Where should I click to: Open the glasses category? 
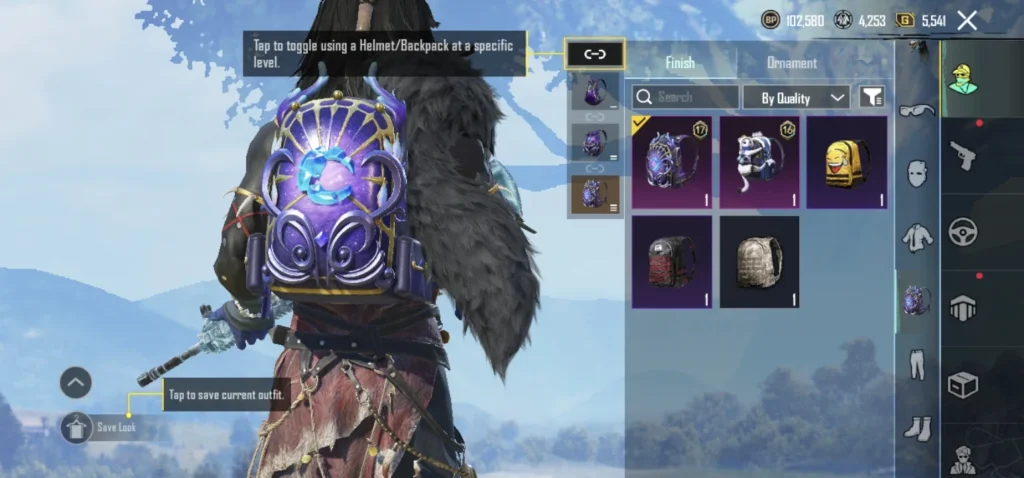(x=917, y=110)
